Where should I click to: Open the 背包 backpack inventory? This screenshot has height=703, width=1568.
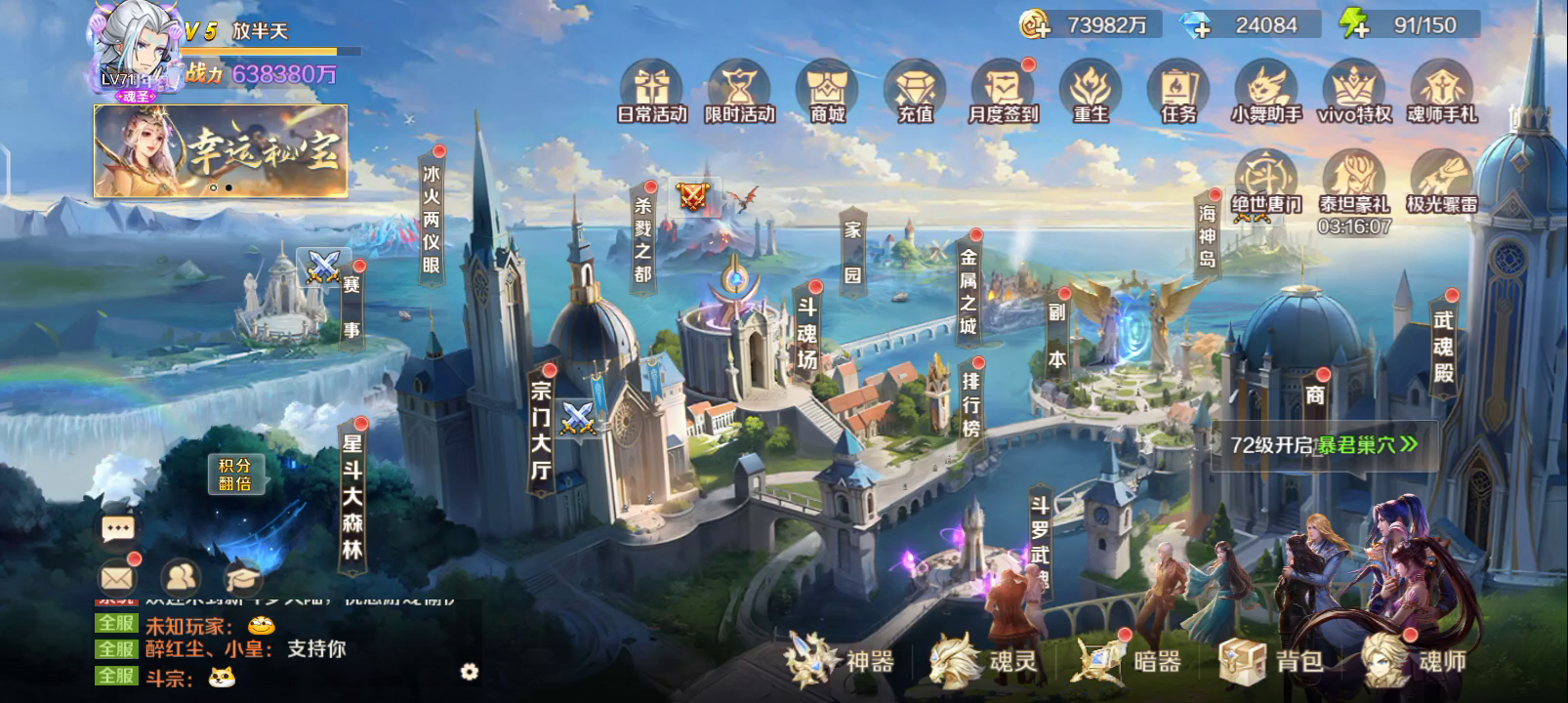(x=1271, y=661)
